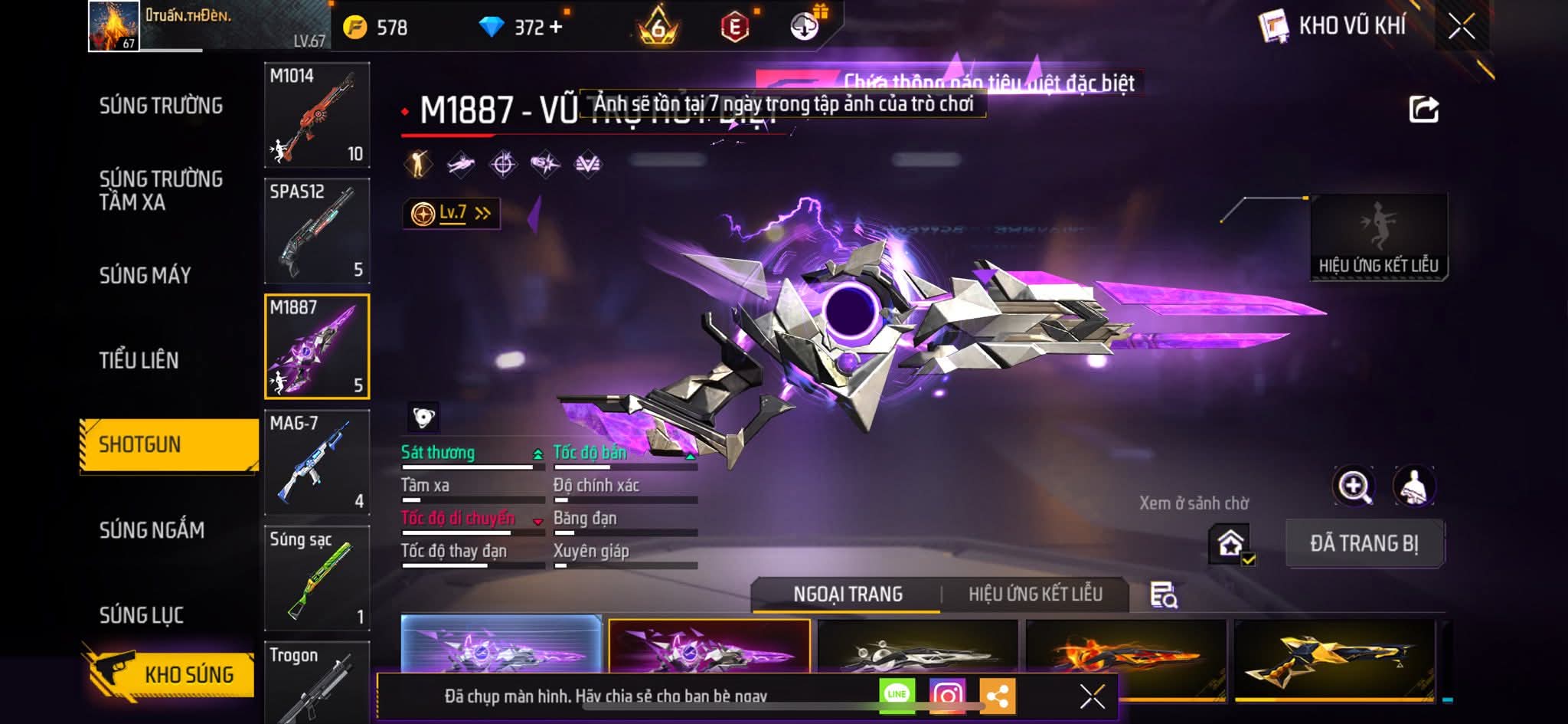
Task: Choose the SÚNG NGẮM category
Action: click(x=152, y=529)
